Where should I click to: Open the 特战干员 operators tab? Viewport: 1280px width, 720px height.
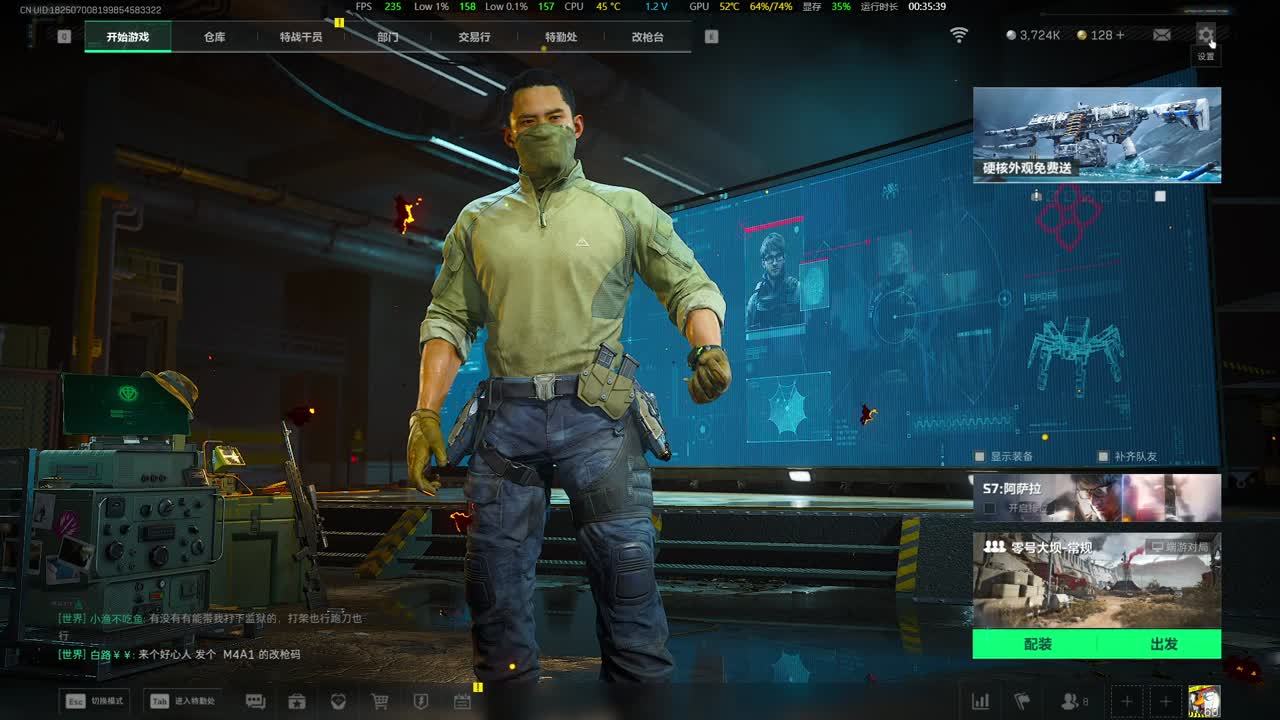pos(301,37)
